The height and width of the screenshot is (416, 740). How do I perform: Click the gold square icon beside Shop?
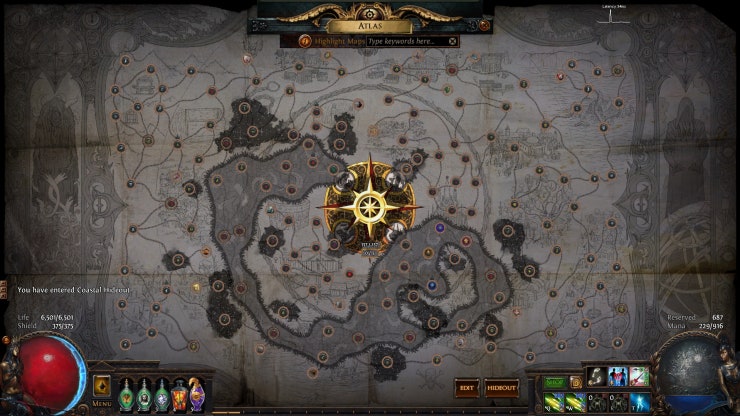576,381
